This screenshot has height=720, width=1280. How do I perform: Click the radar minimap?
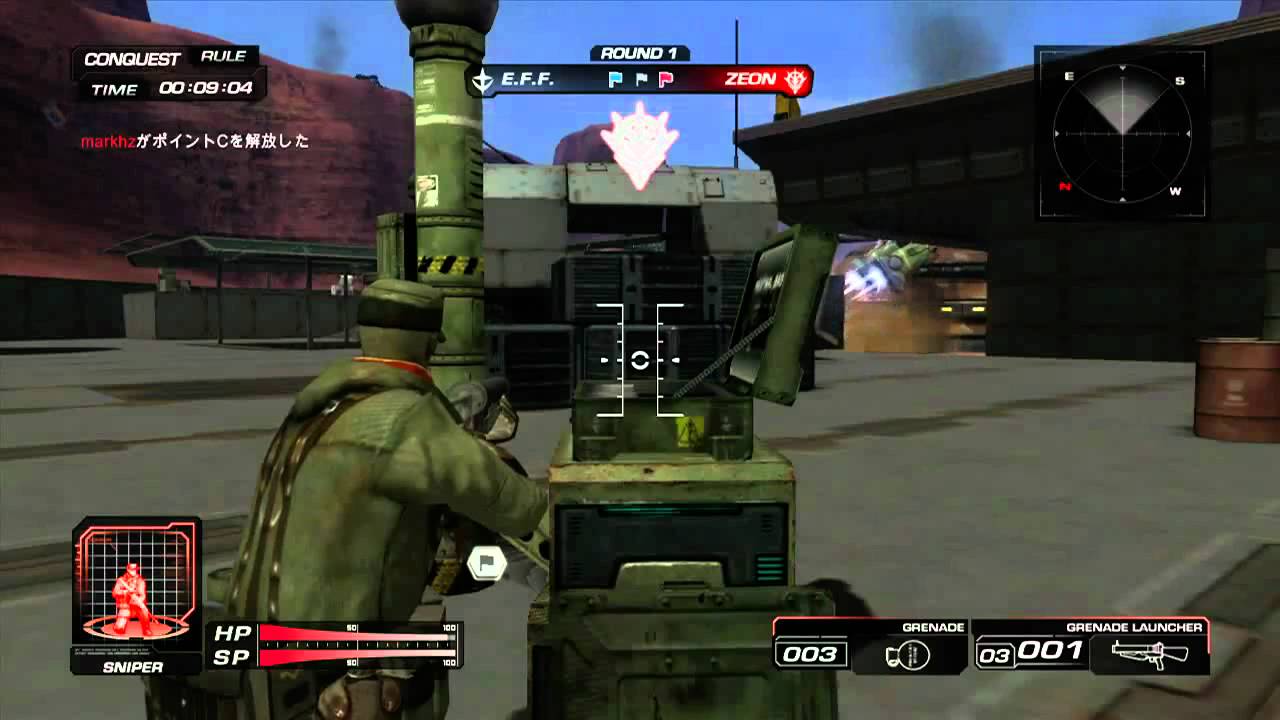[x=1121, y=132]
